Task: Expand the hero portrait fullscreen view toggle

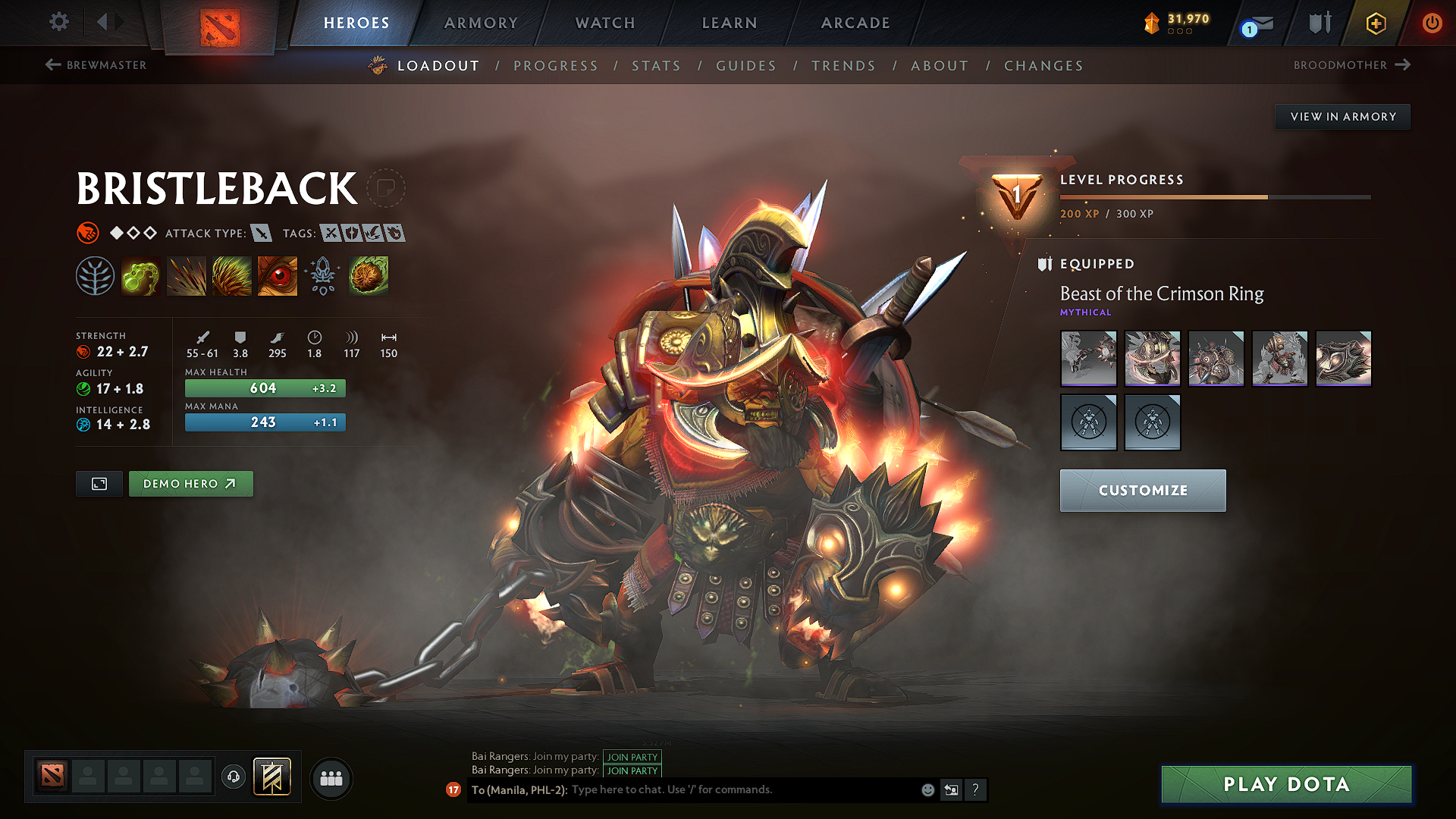Action: point(98,483)
